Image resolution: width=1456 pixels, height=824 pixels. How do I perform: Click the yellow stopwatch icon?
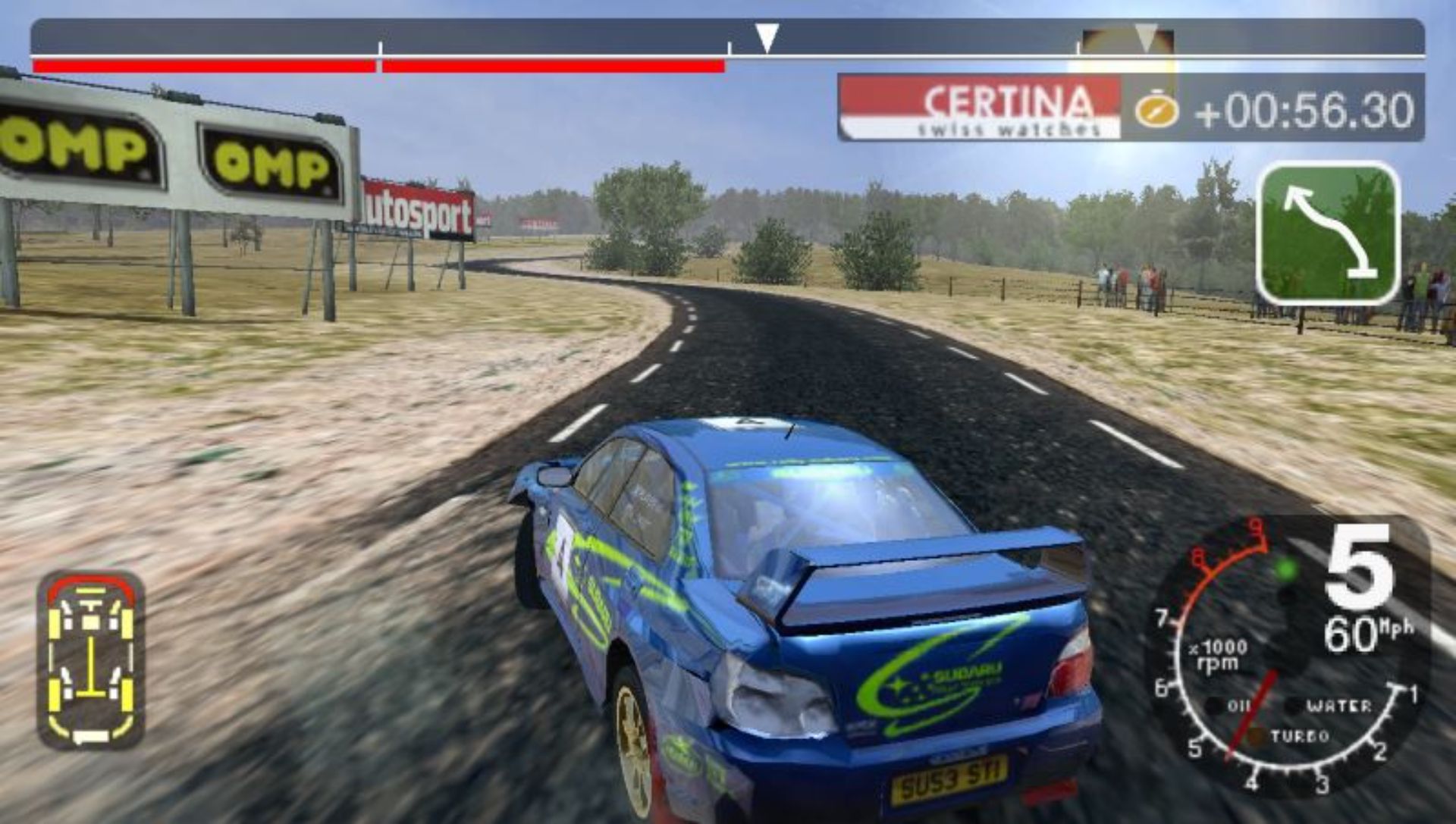pos(1156,110)
